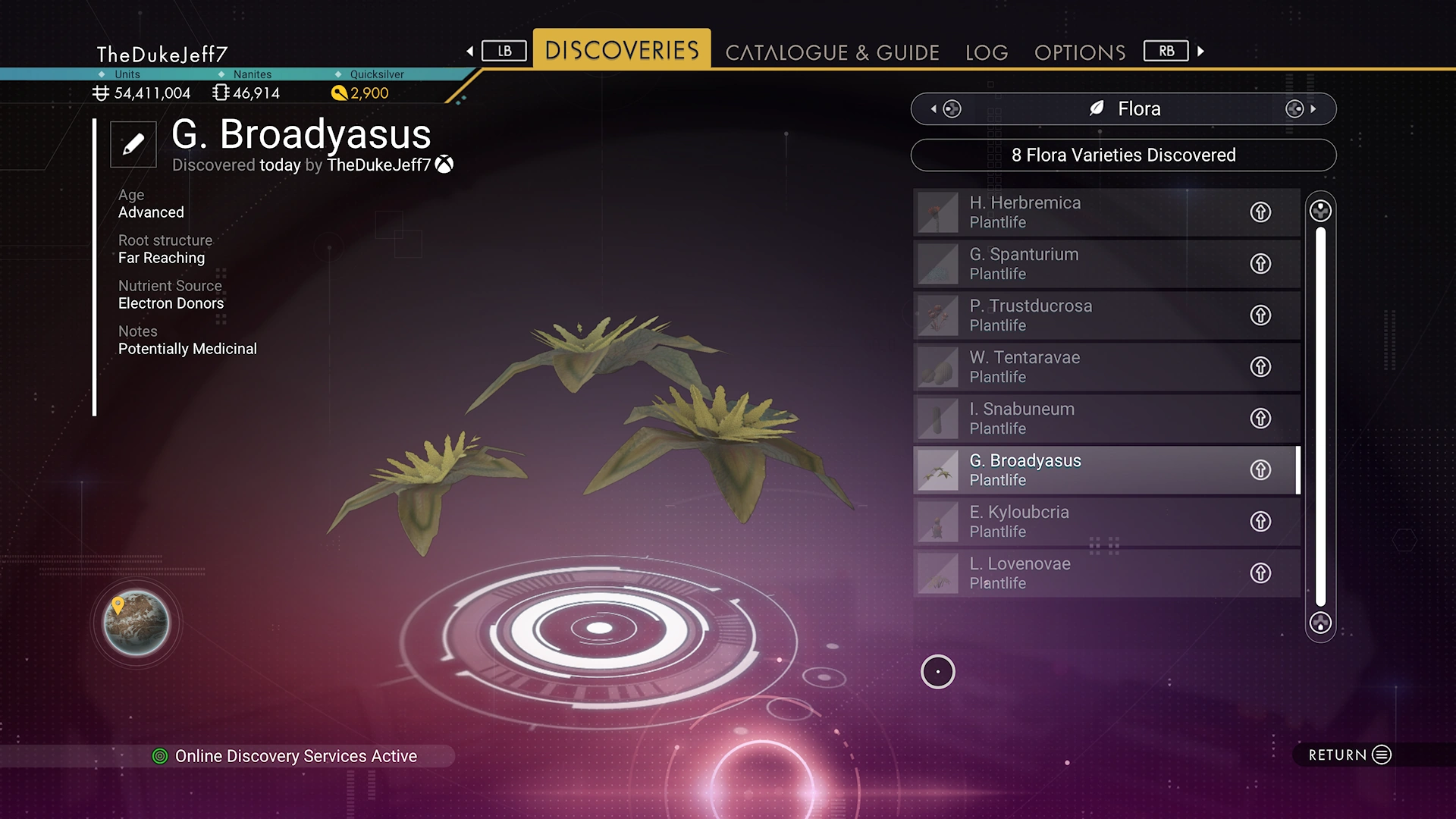Screen dimensions: 1456x819
Task: Upload the G. Broadyasus discovery
Action: click(1260, 470)
